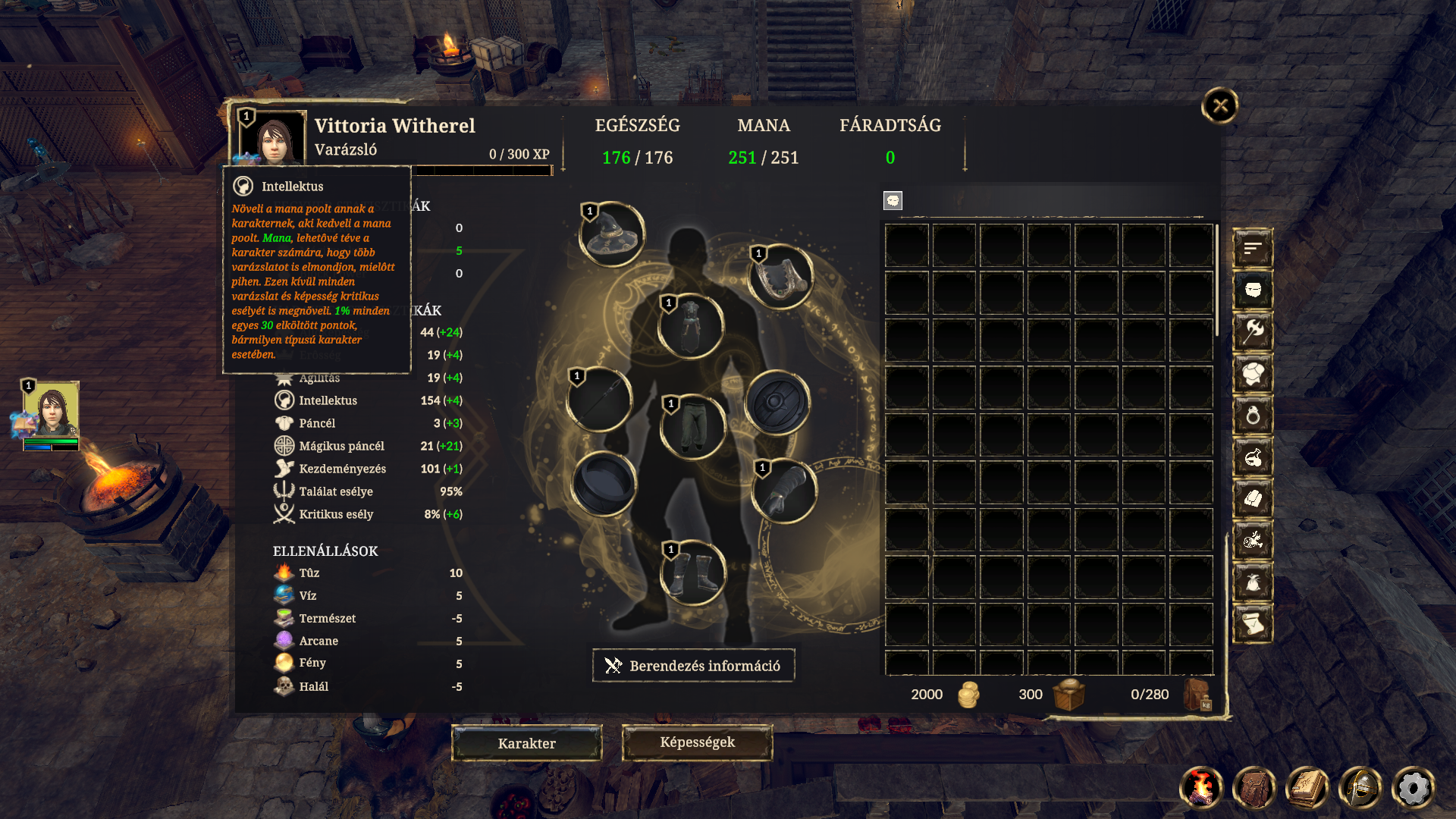Viewport: 1456px width, 819px height.
Task: Open the campfire rest menu
Action: coord(1201,788)
